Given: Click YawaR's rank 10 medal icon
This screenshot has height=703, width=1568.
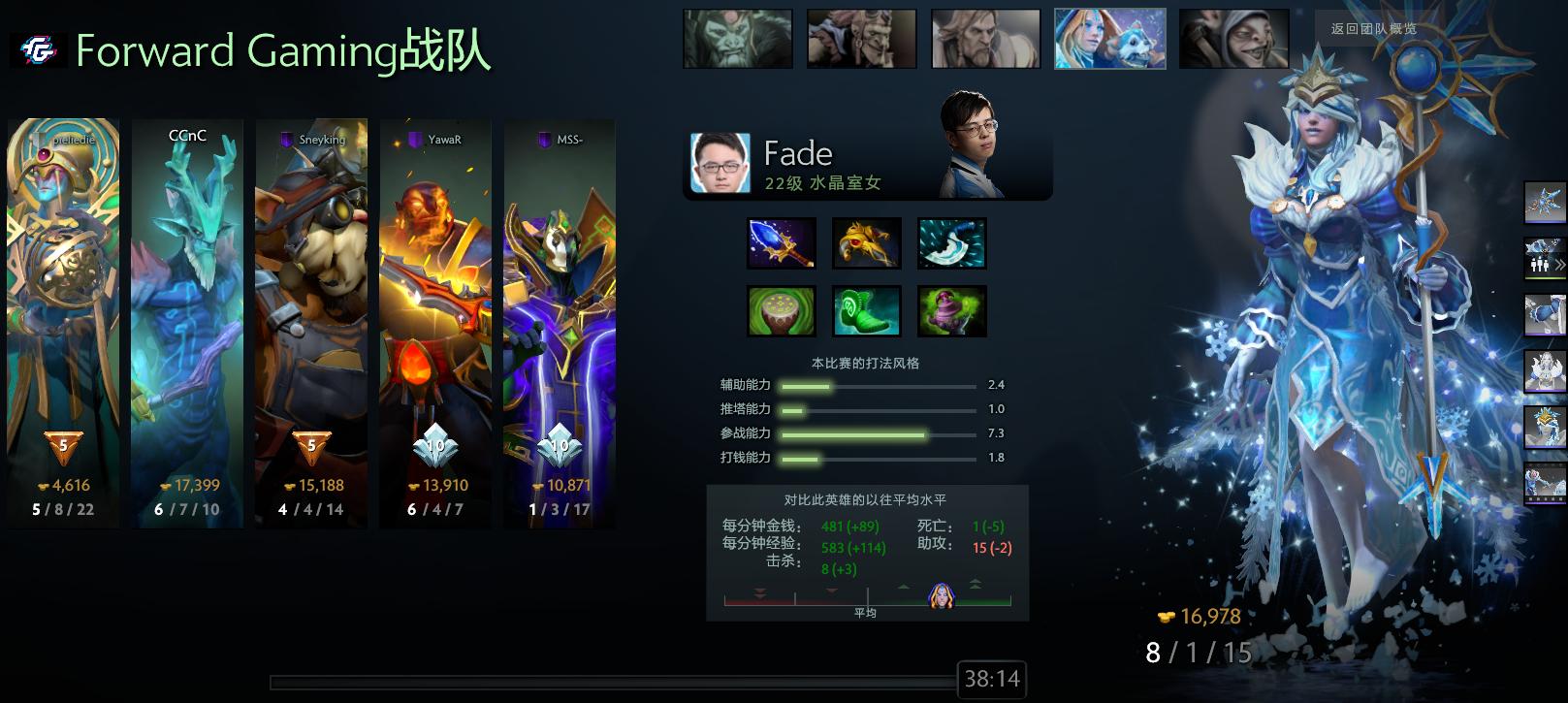Looking at the screenshot, I should (434, 445).
